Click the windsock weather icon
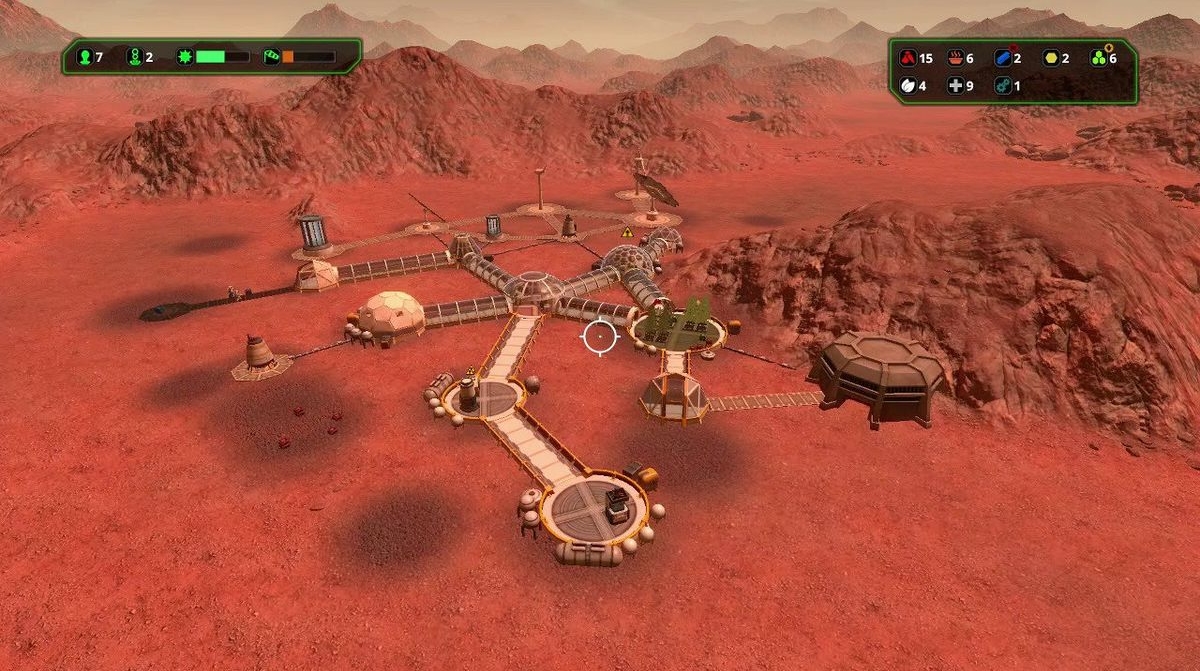 (x=270, y=57)
